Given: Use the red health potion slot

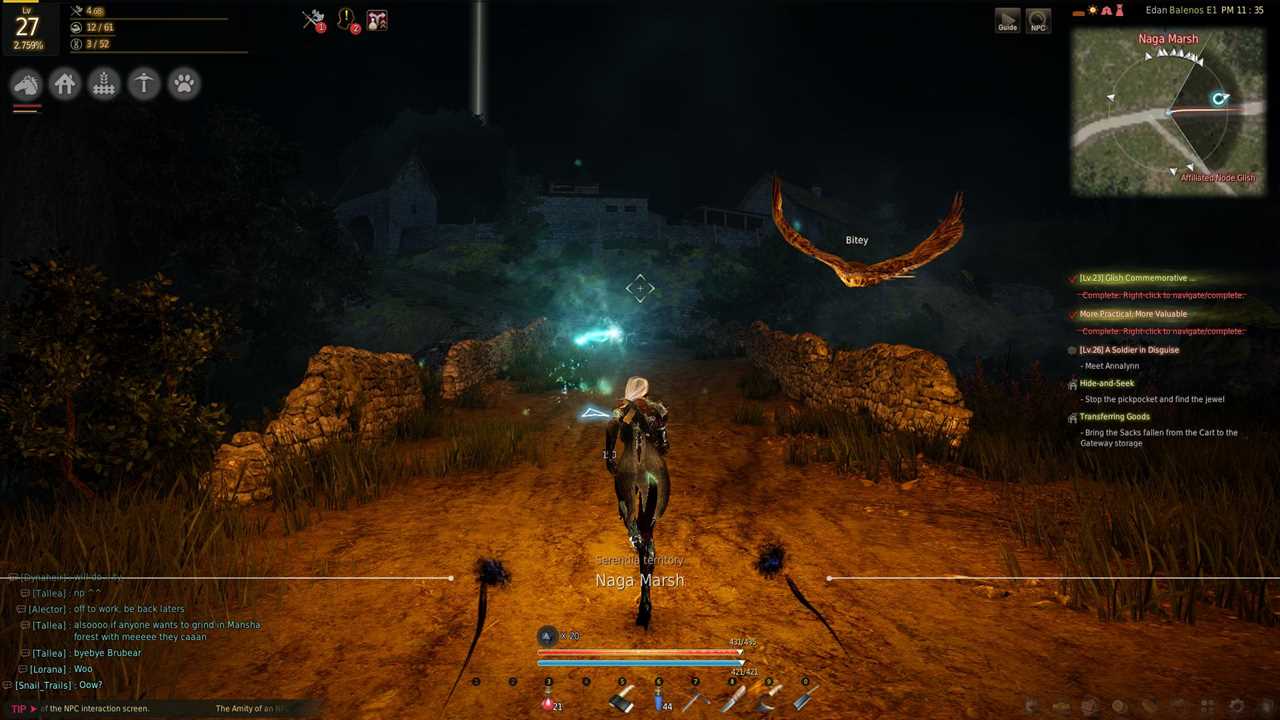Looking at the screenshot, I should (x=549, y=701).
